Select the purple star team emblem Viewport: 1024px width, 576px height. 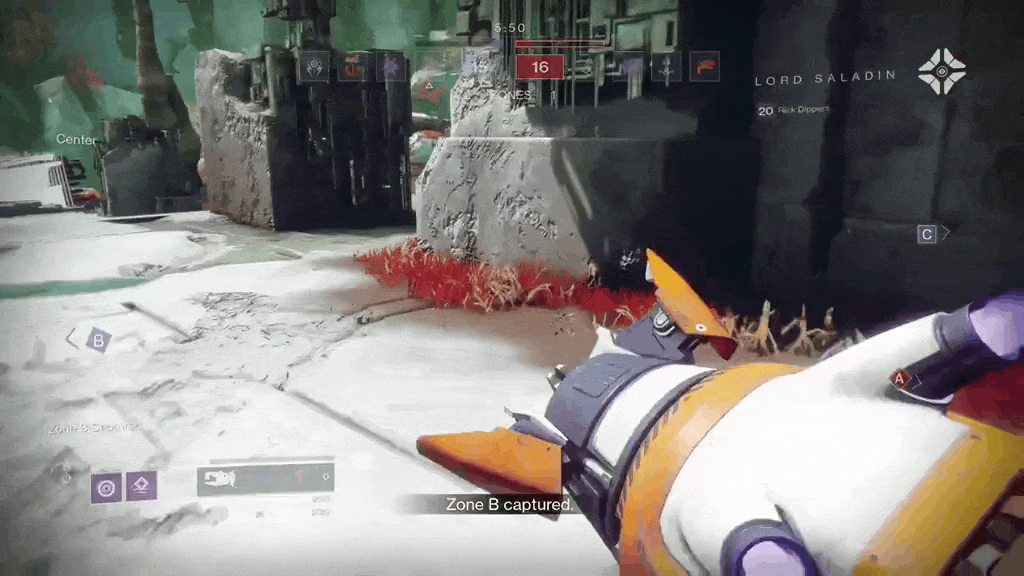coord(390,67)
